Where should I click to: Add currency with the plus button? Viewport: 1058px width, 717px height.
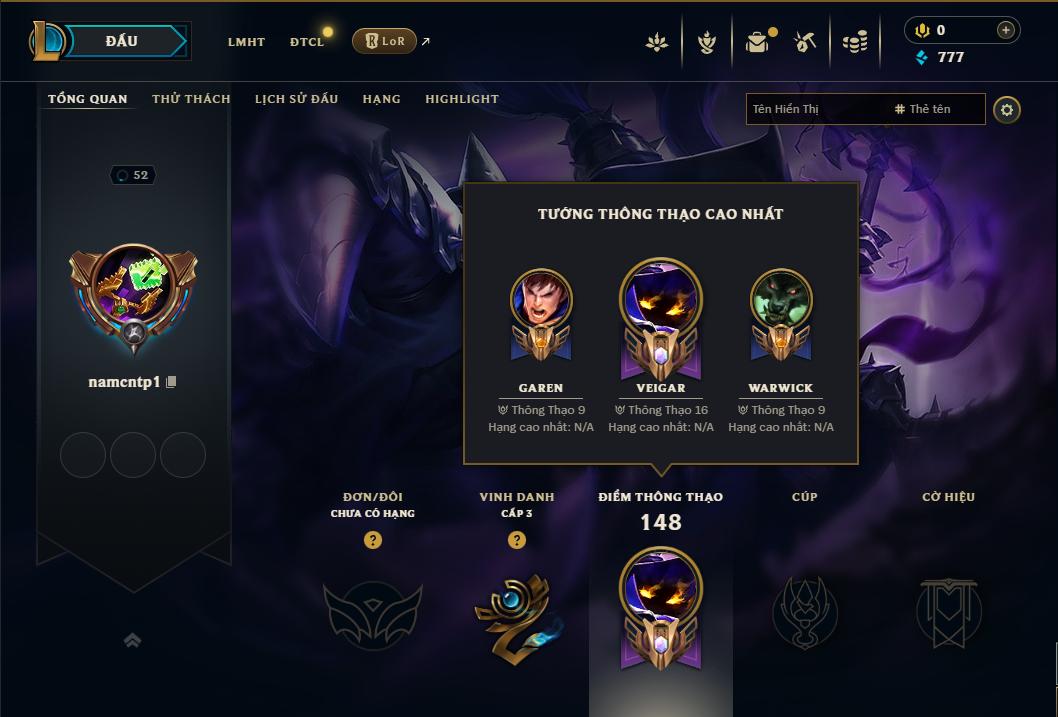1005,30
